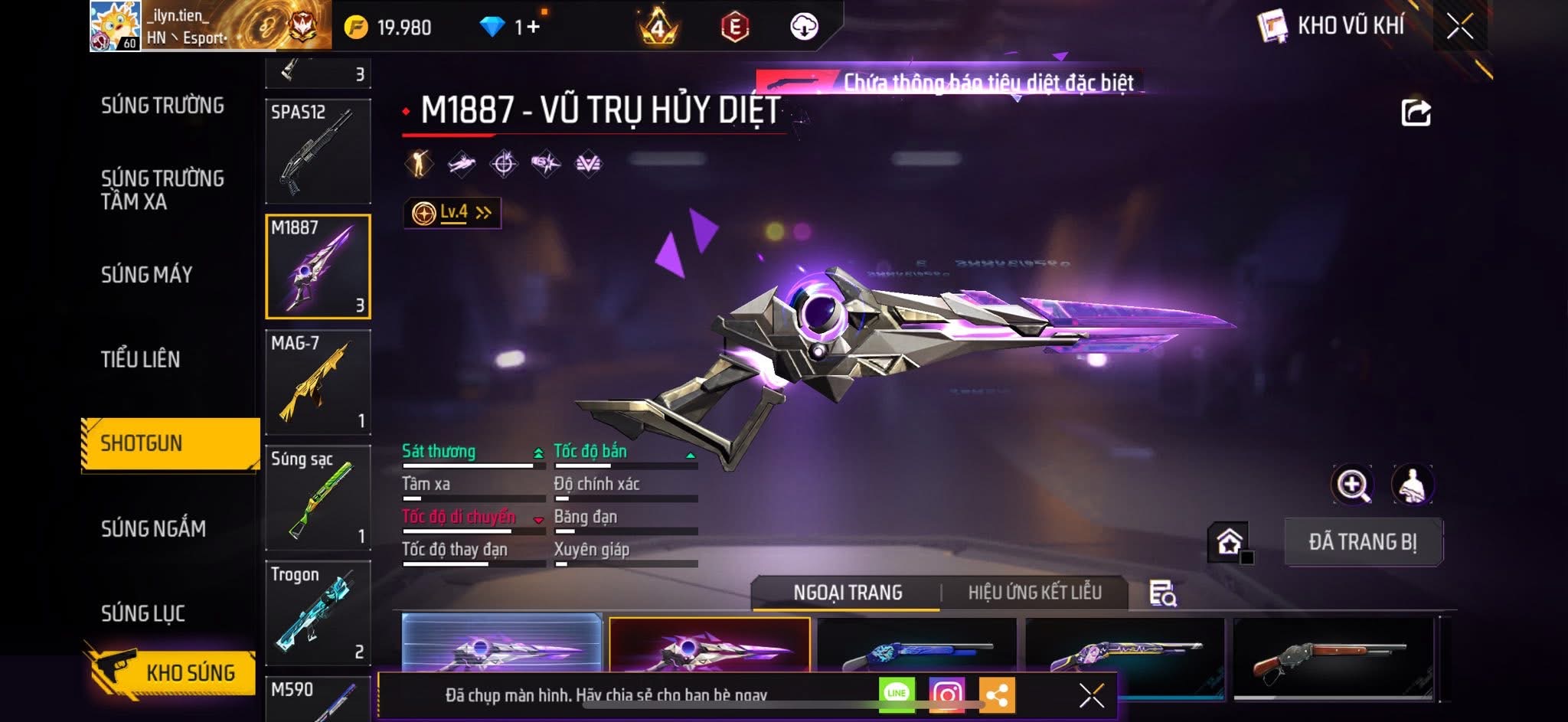Close the weapon armory screen
The width and height of the screenshot is (1568, 722).
pos(1459,27)
